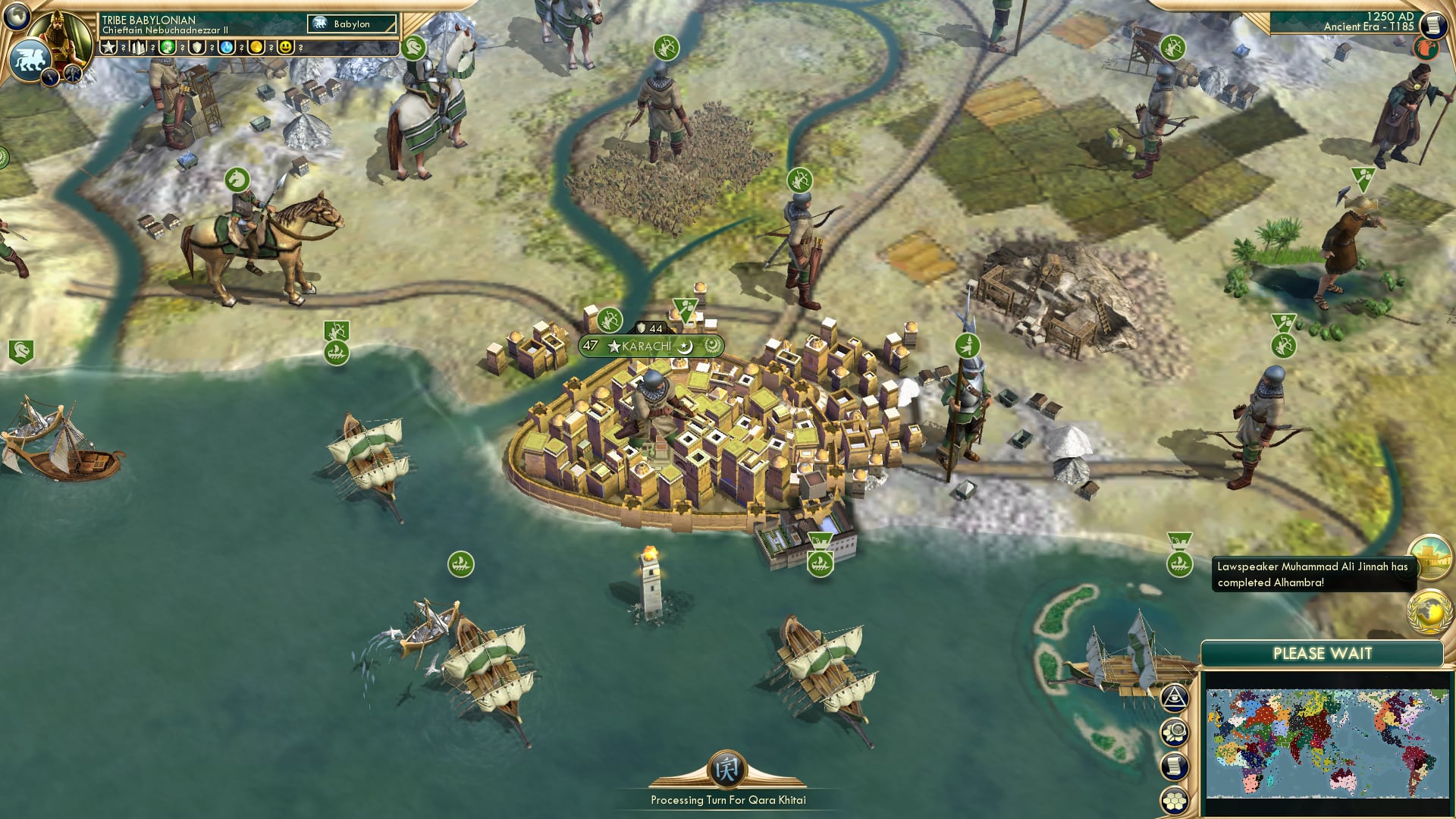Screen dimensions: 1456x819
Task: Toggle the hex grid overlay button
Action: [1175, 800]
